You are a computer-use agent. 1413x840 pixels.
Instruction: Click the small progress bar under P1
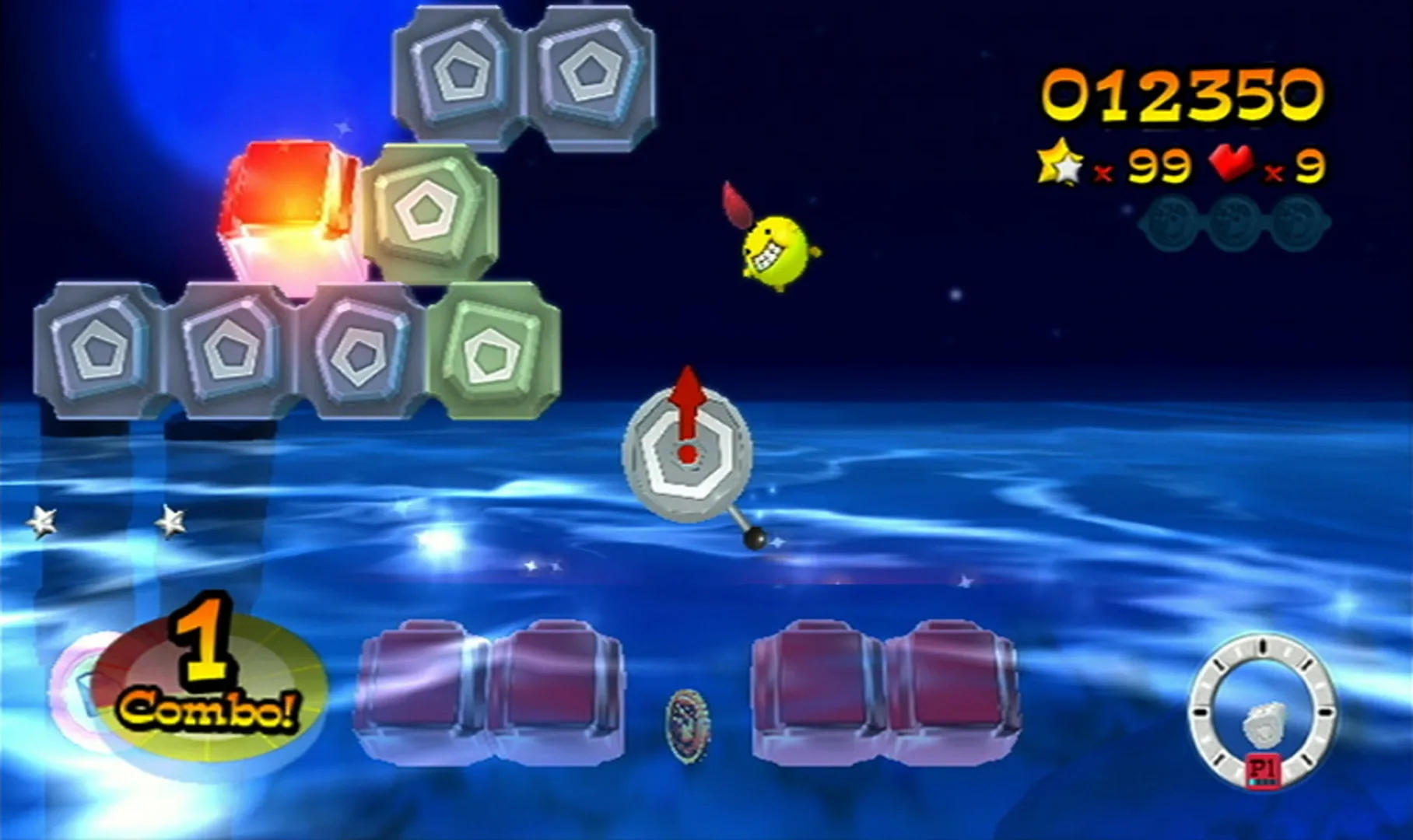(1262, 781)
